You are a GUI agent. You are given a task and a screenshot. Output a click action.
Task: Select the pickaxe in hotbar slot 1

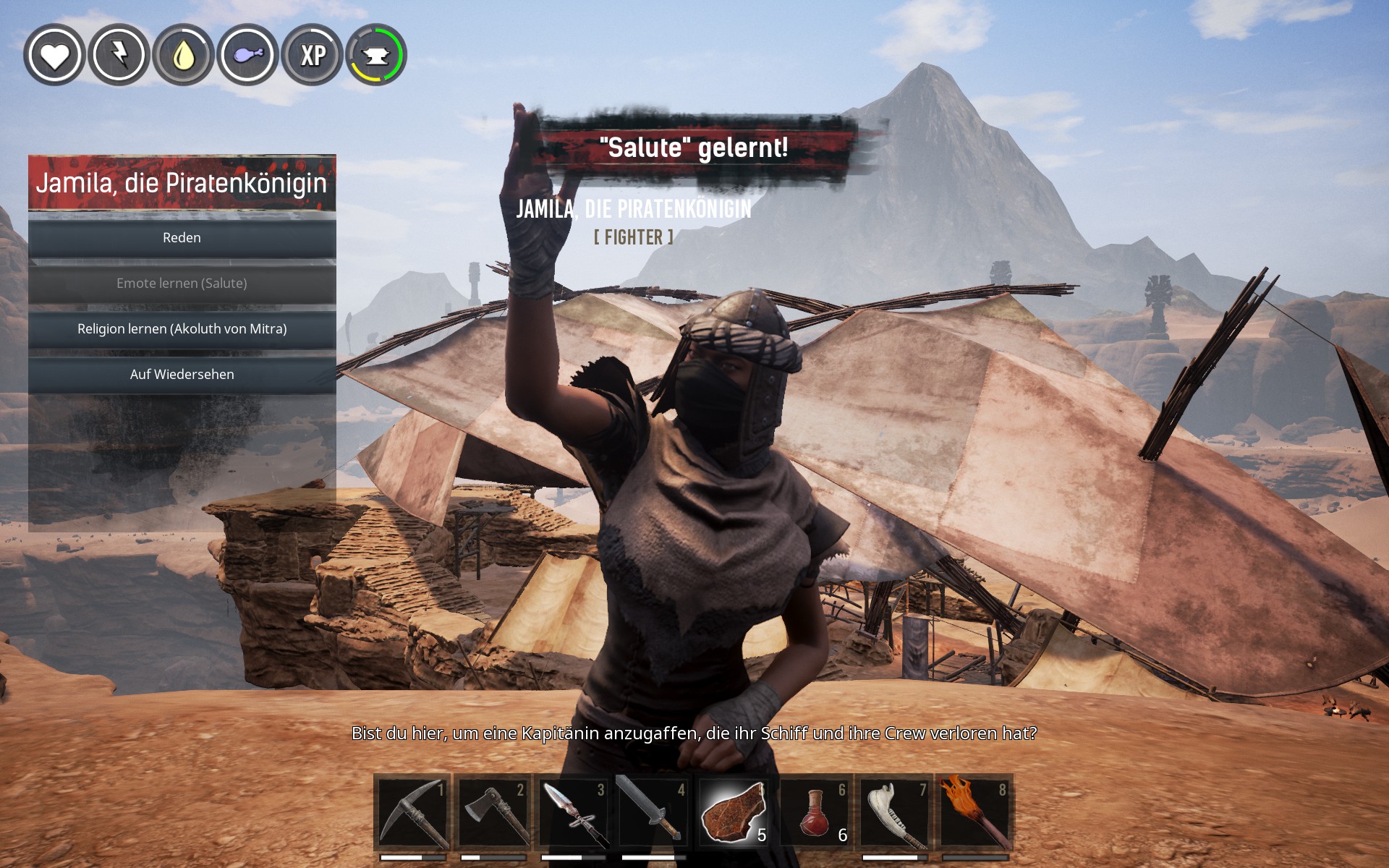[412, 812]
